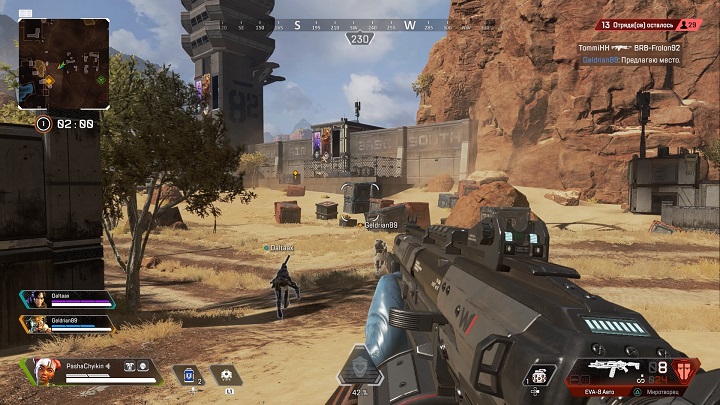The height and width of the screenshot is (405, 720).
Task: Click PashaChykin's legend portrait
Action: pos(46,371)
